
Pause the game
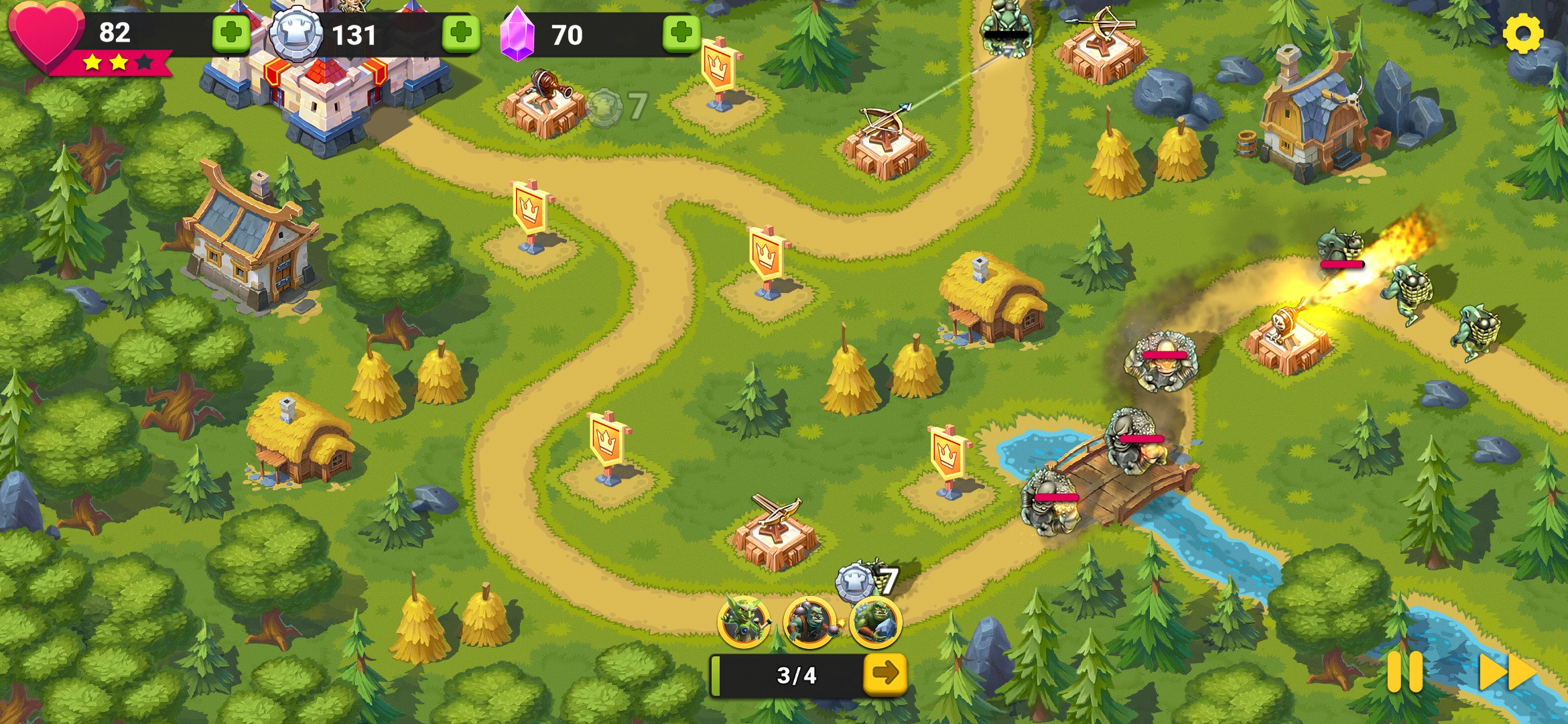[x=1404, y=671]
